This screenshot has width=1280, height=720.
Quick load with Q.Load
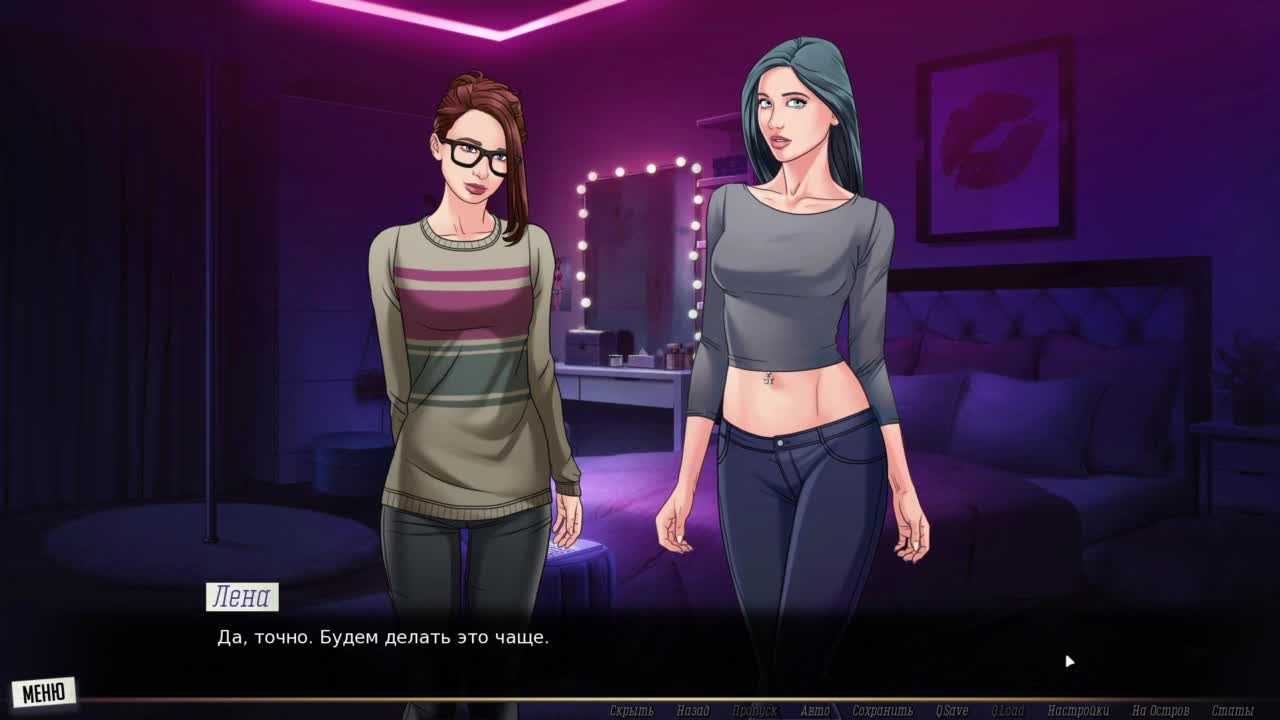pos(1007,711)
